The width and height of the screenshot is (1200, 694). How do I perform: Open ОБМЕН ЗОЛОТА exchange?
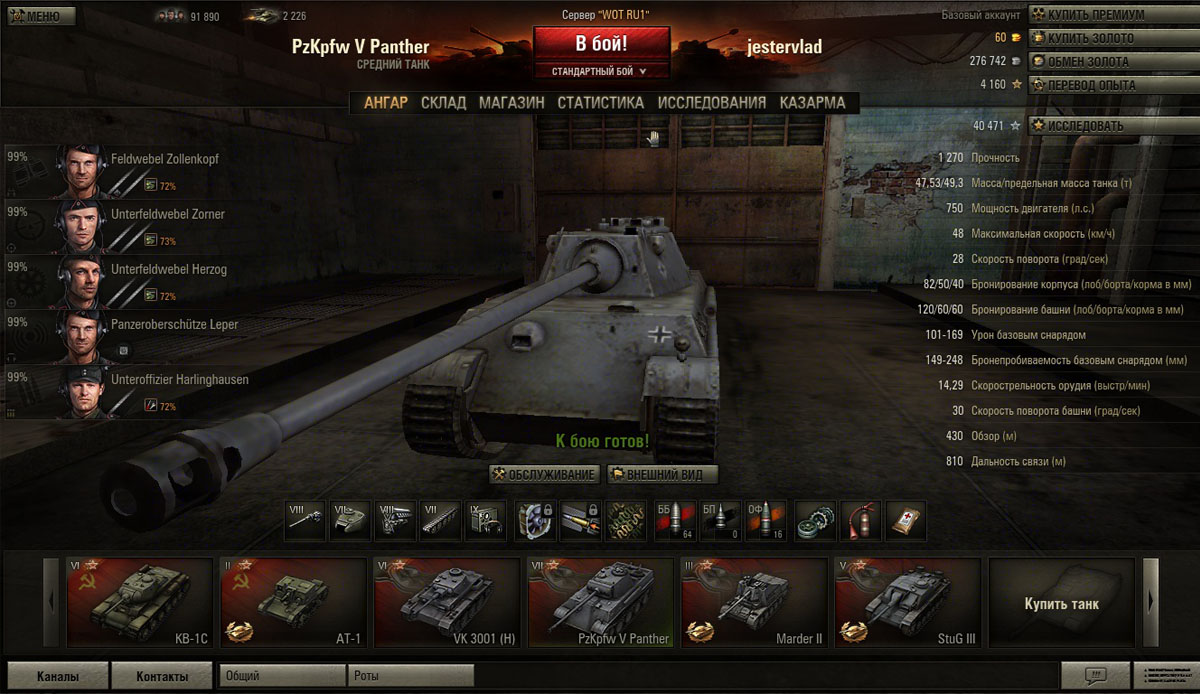pyautogui.click(x=1087, y=61)
